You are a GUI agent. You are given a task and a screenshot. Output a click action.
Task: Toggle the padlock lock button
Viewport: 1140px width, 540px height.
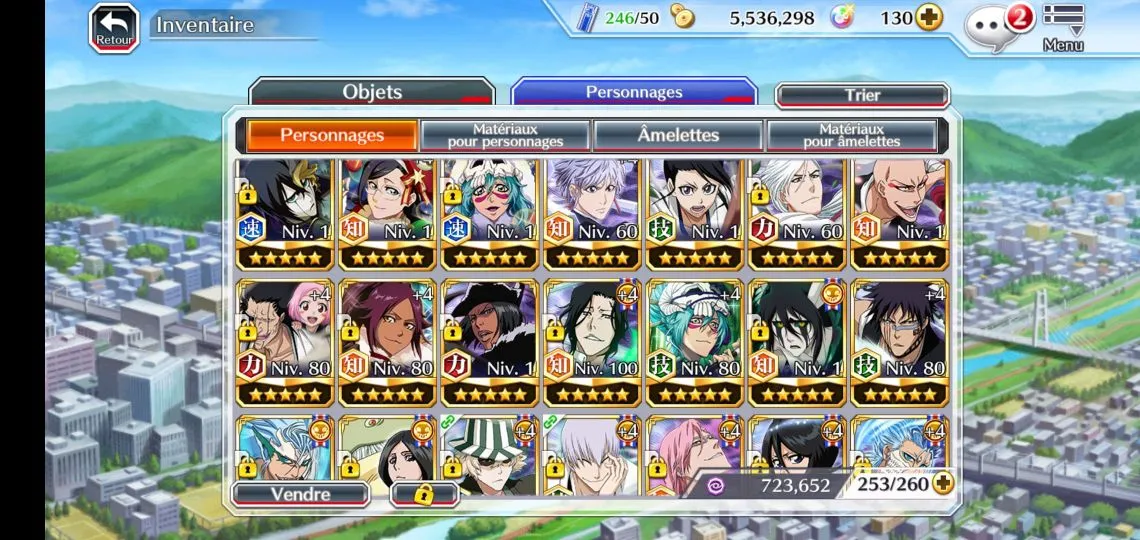[424, 494]
